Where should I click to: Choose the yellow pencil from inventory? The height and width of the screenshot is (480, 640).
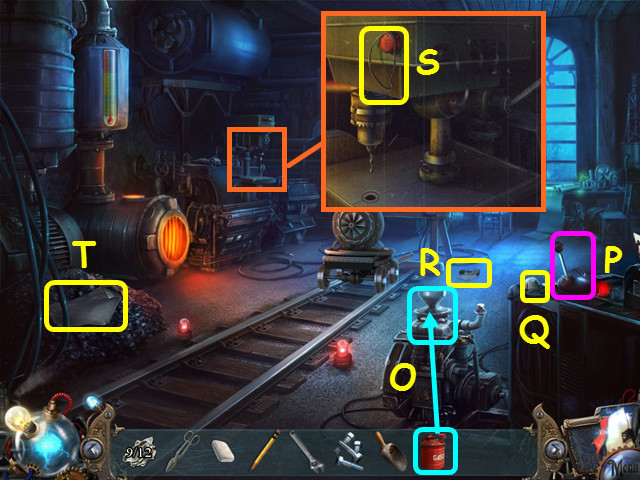pos(267,451)
